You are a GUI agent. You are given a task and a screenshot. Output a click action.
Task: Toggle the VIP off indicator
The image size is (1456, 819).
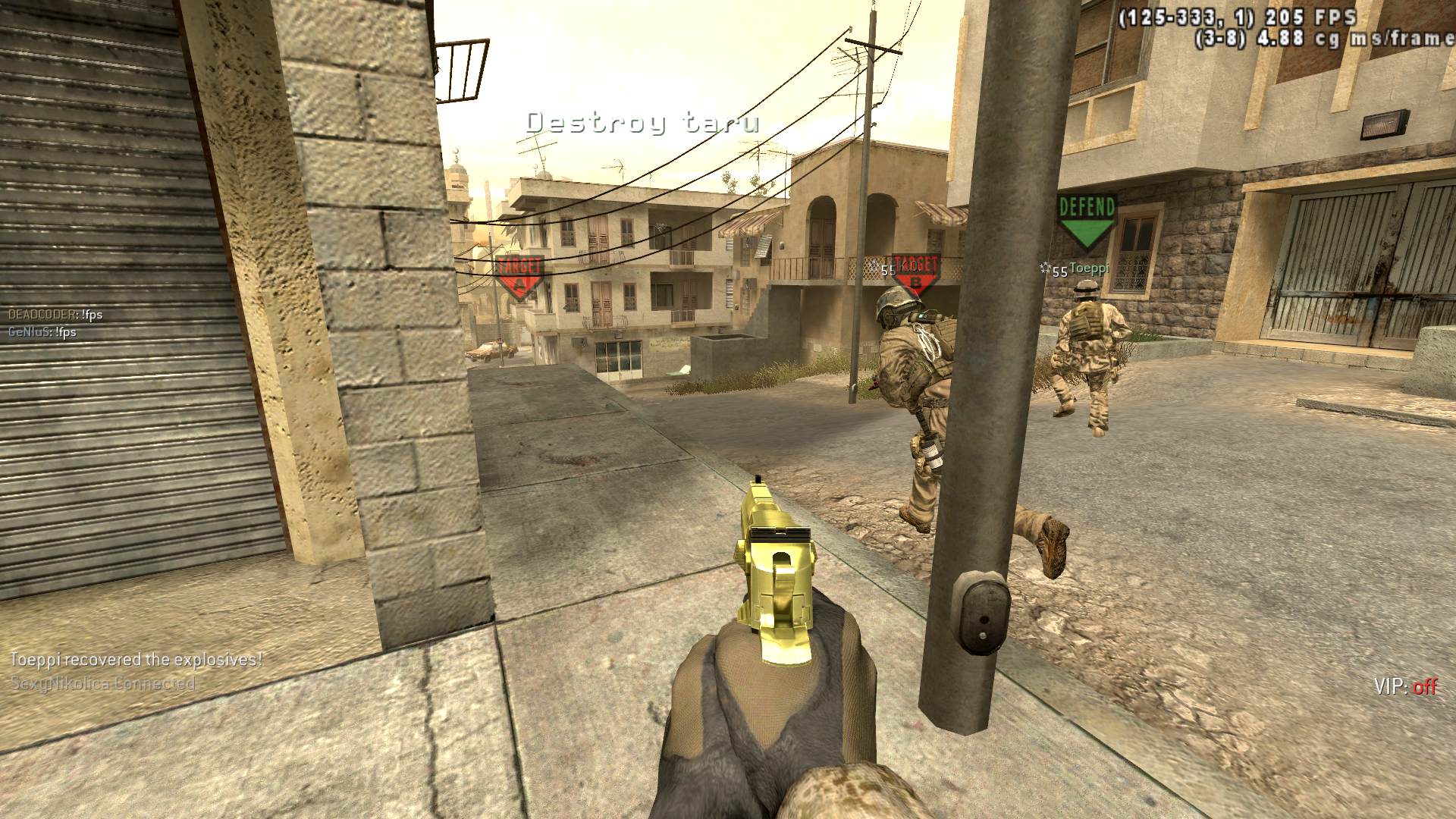(1405, 687)
